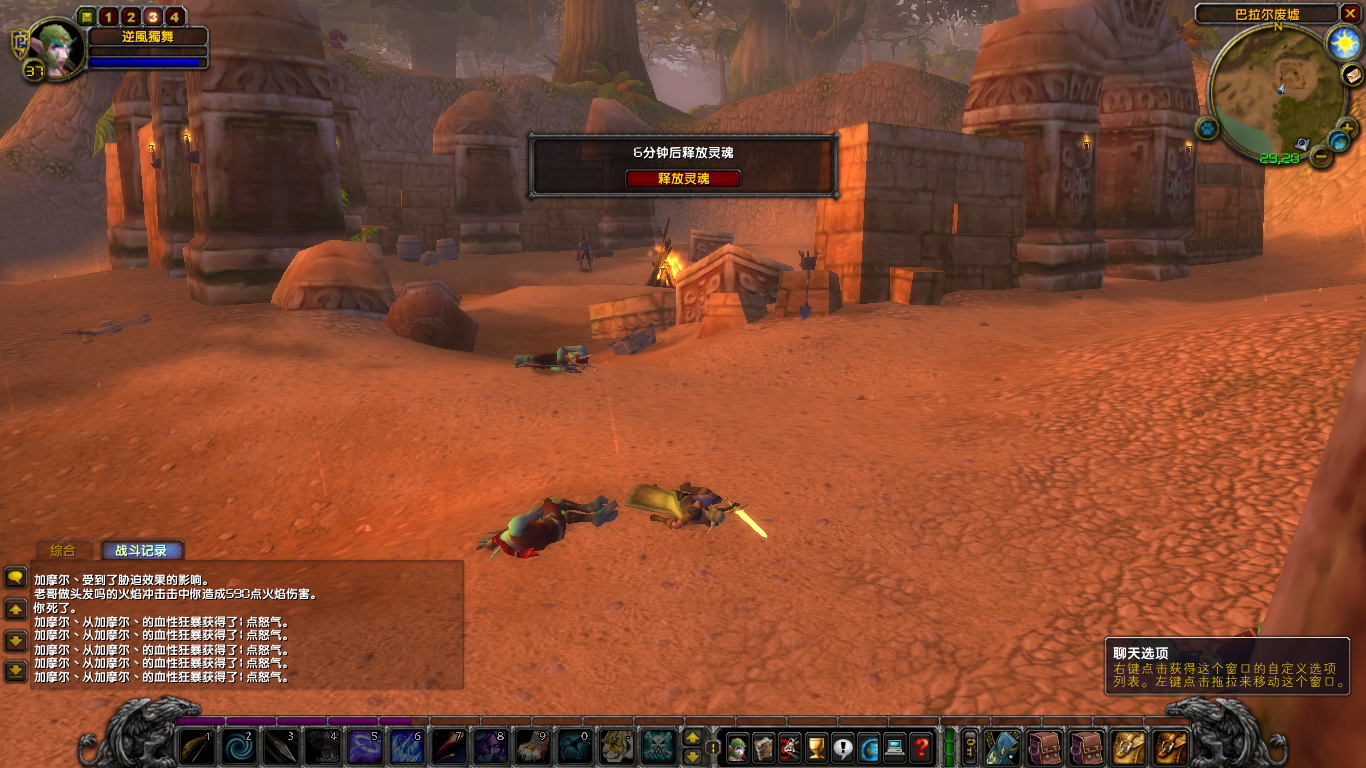
Task: Open the blue quiver bag slot
Action: pyautogui.click(x=1002, y=747)
